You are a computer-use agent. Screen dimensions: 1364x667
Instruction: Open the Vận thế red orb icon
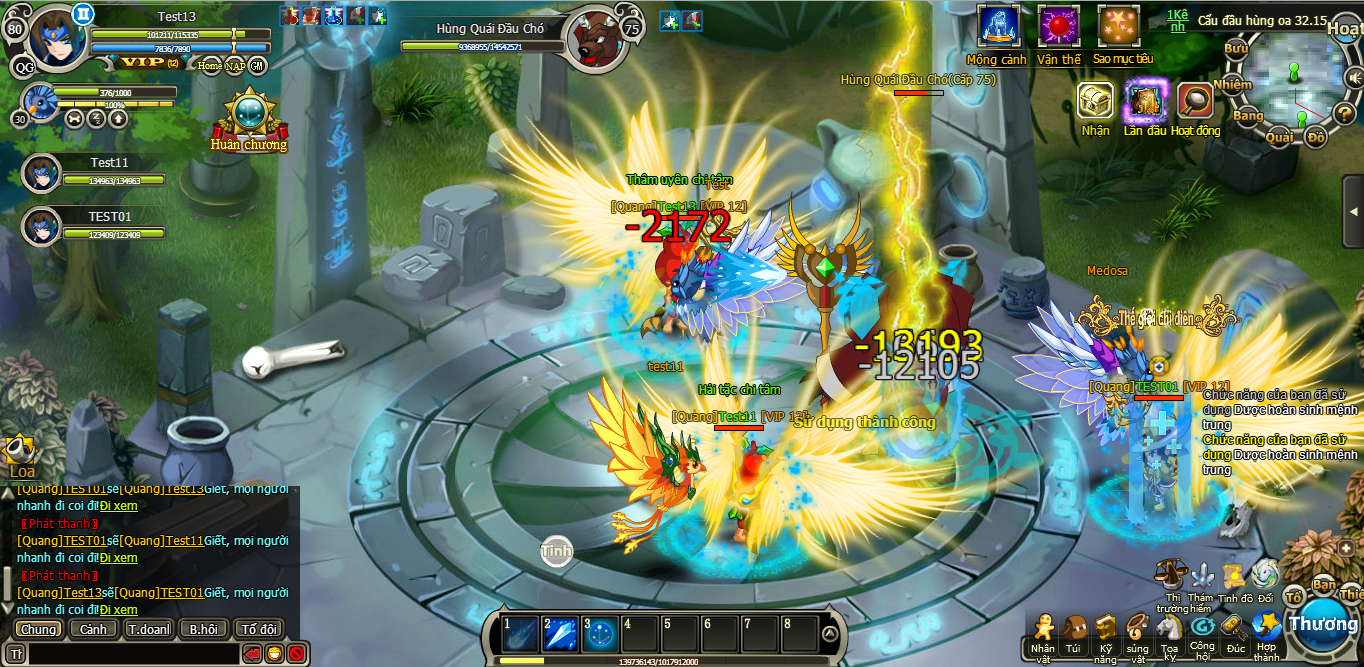coord(1058,27)
